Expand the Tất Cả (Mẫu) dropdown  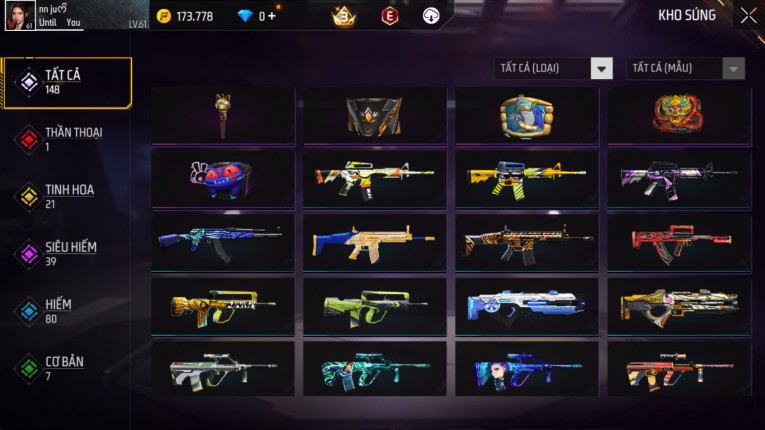pos(685,68)
